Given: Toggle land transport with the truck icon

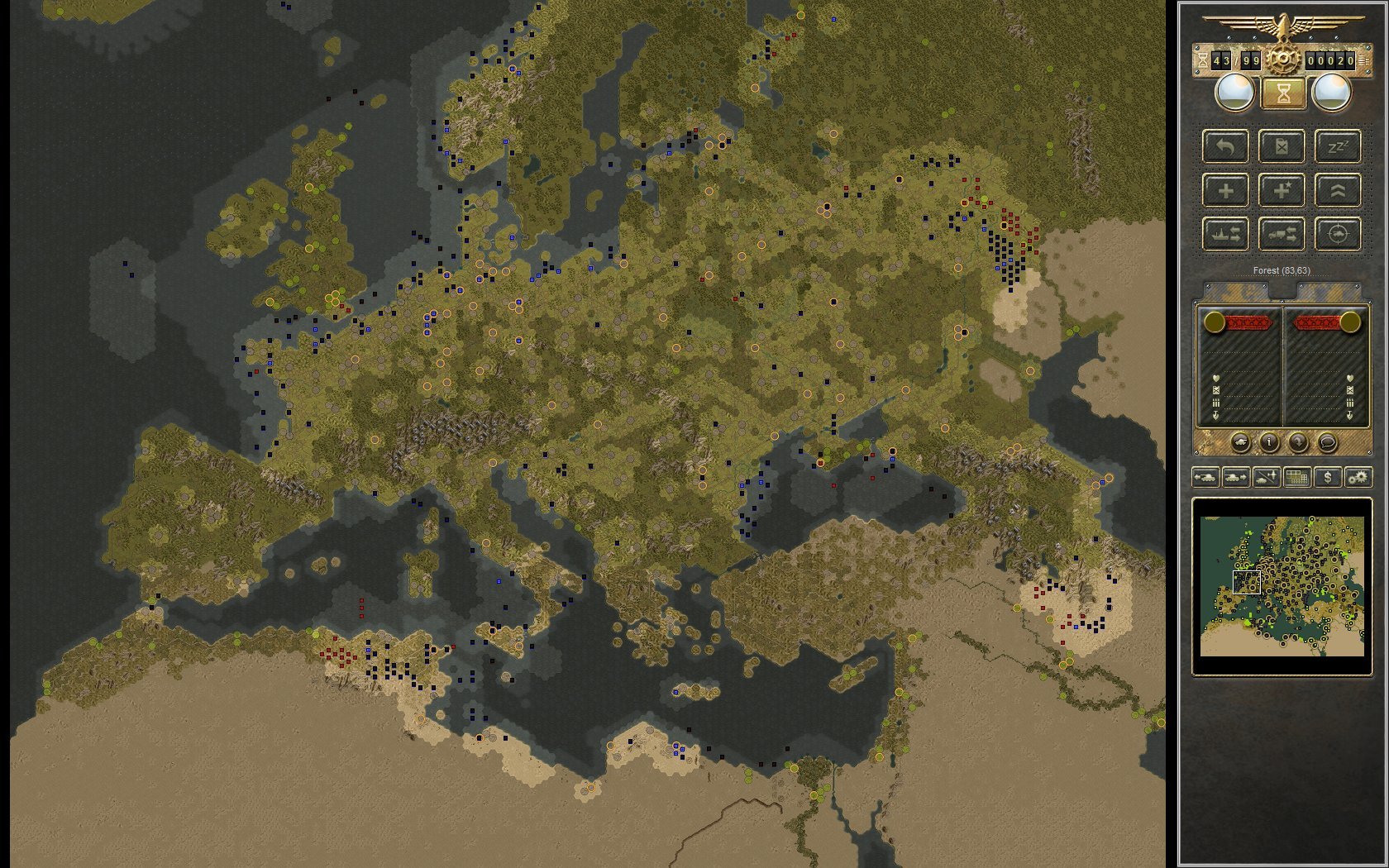Looking at the screenshot, I should pos(1282,235).
